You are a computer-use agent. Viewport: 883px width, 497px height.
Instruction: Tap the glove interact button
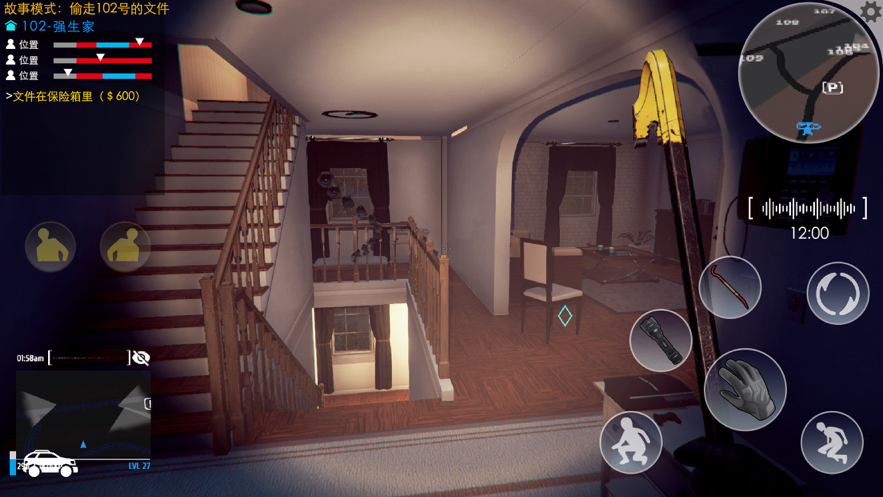745,389
